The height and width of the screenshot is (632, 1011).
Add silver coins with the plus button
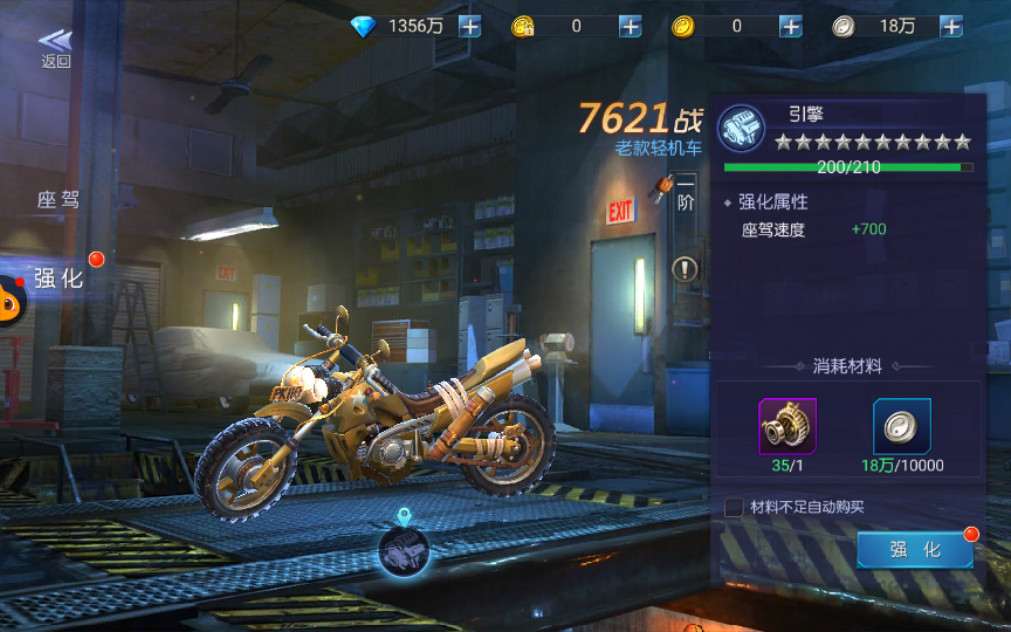click(x=951, y=27)
